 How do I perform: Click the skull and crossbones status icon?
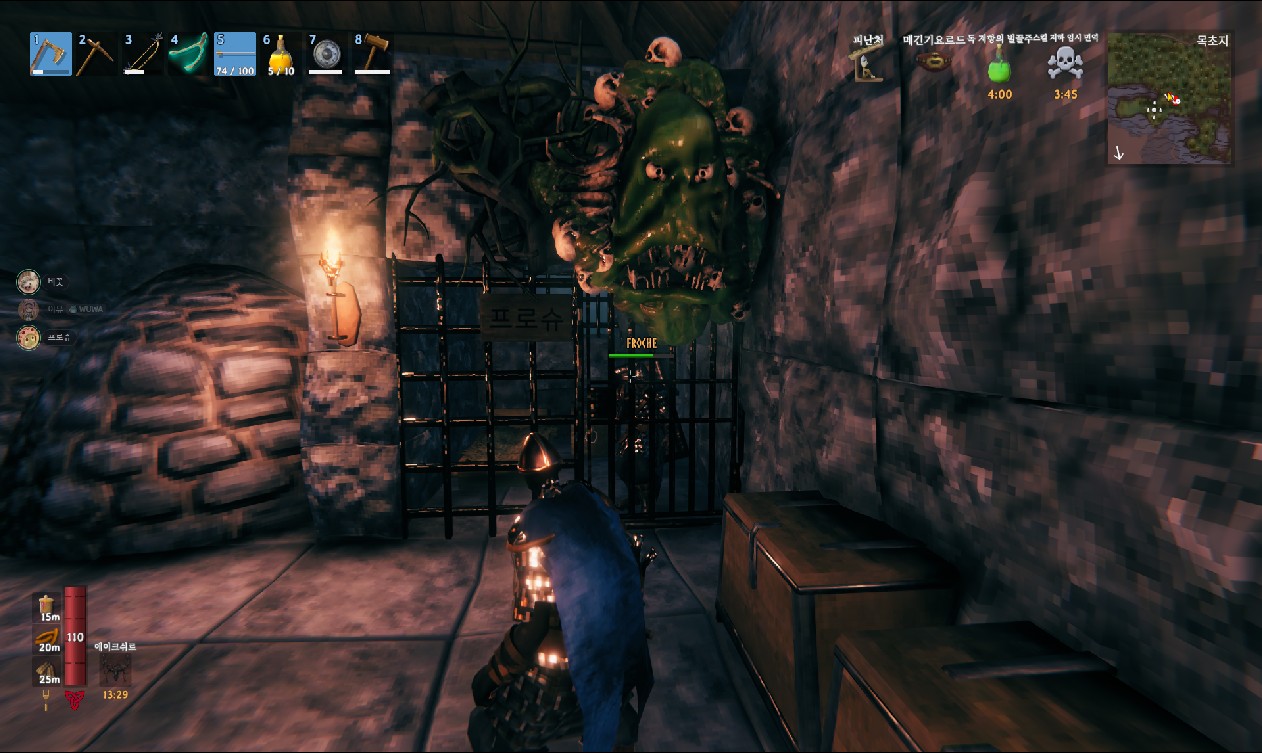point(1064,65)
